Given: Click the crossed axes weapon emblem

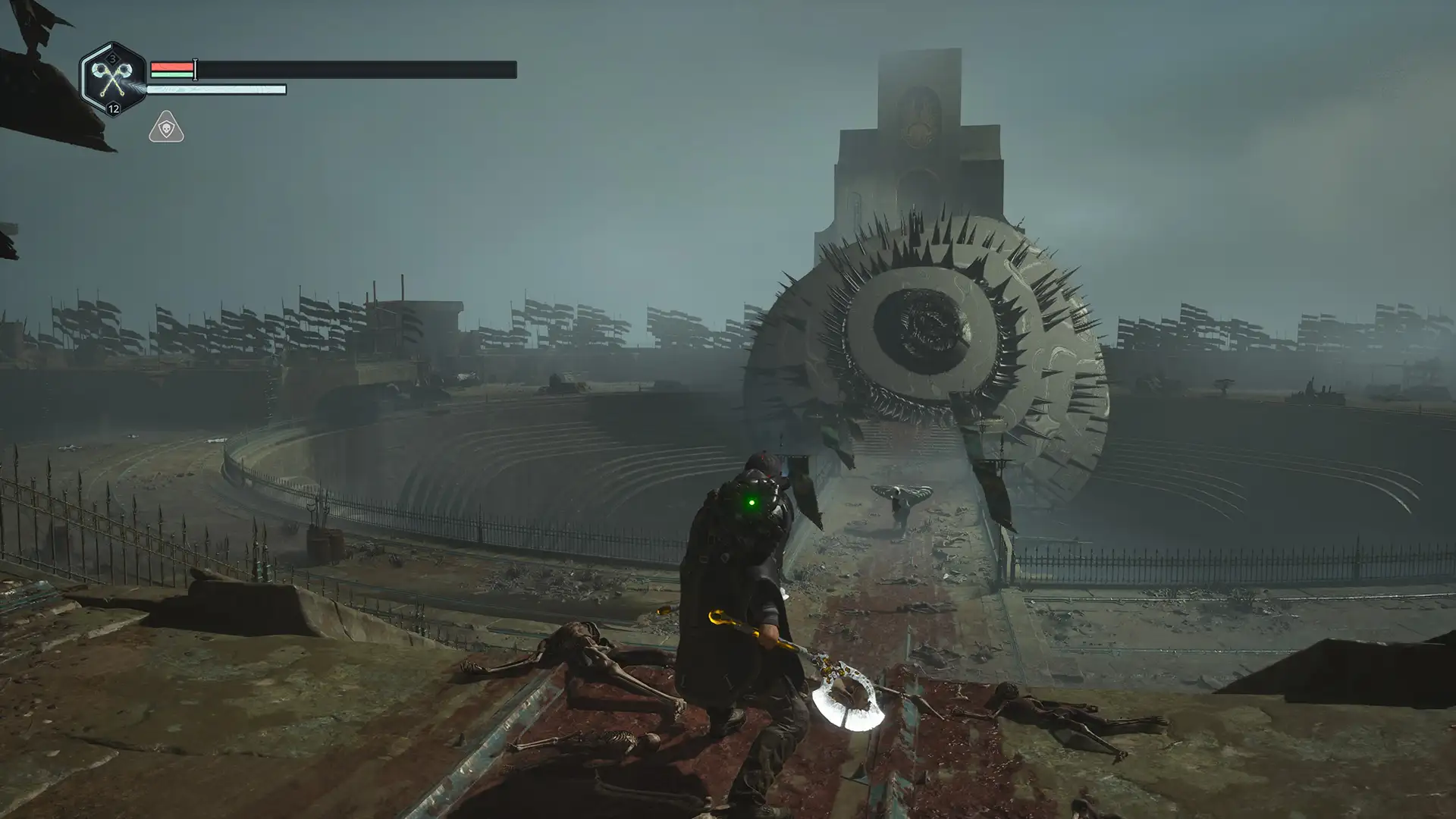Looking at the screenshot, I should coord(113,79).
